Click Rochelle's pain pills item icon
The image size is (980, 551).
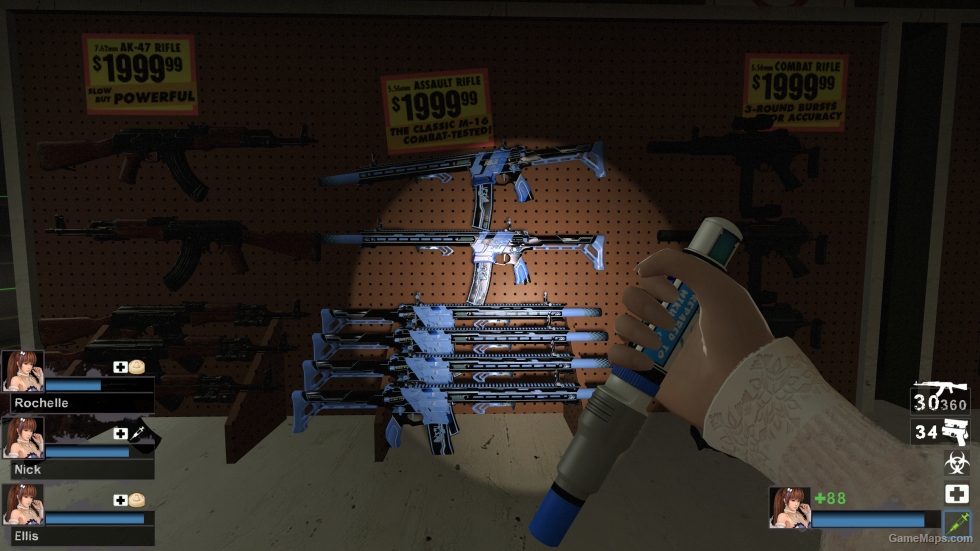tap(138, 366)
